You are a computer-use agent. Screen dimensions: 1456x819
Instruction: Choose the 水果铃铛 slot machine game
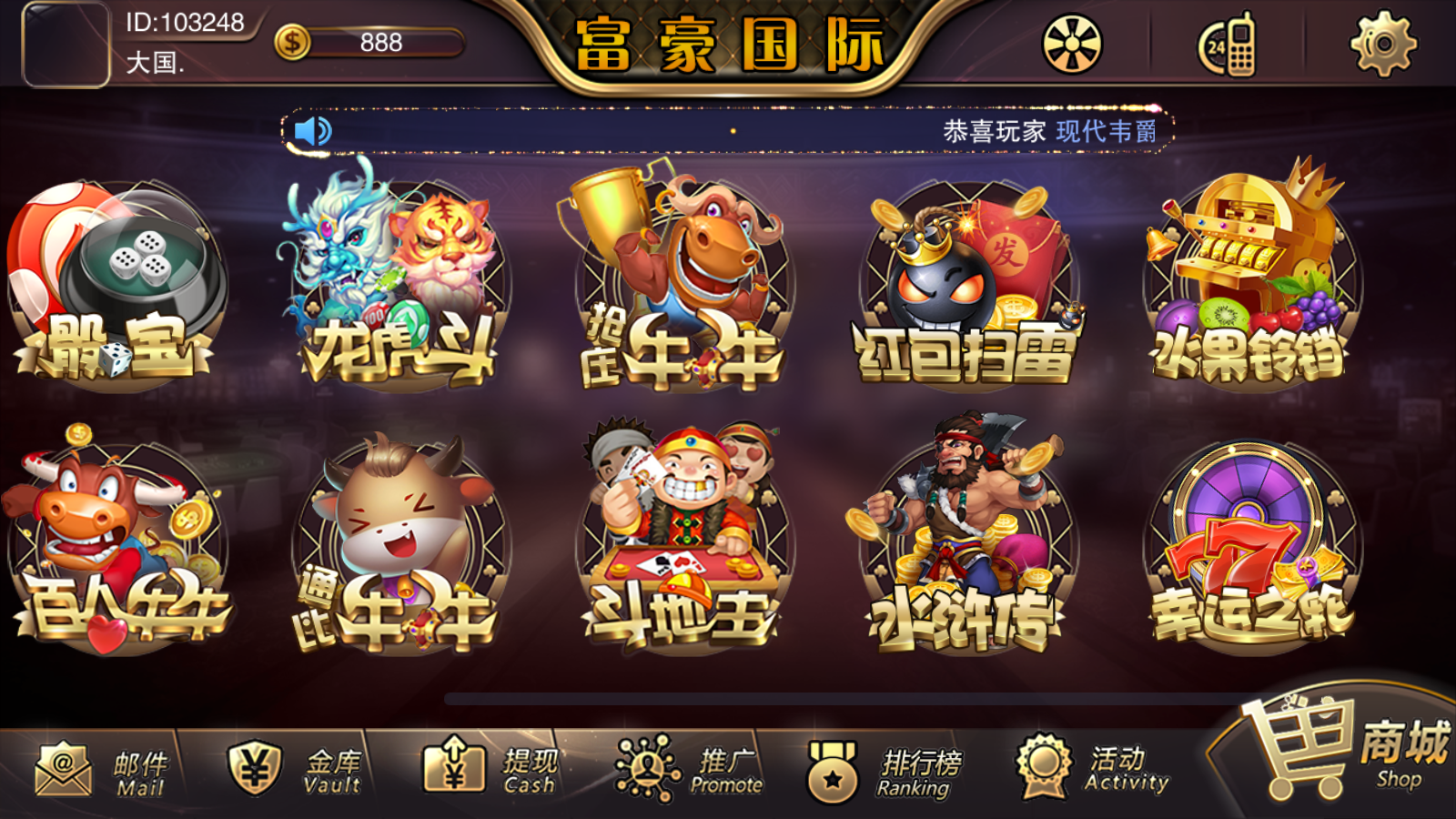[1250, 284]
